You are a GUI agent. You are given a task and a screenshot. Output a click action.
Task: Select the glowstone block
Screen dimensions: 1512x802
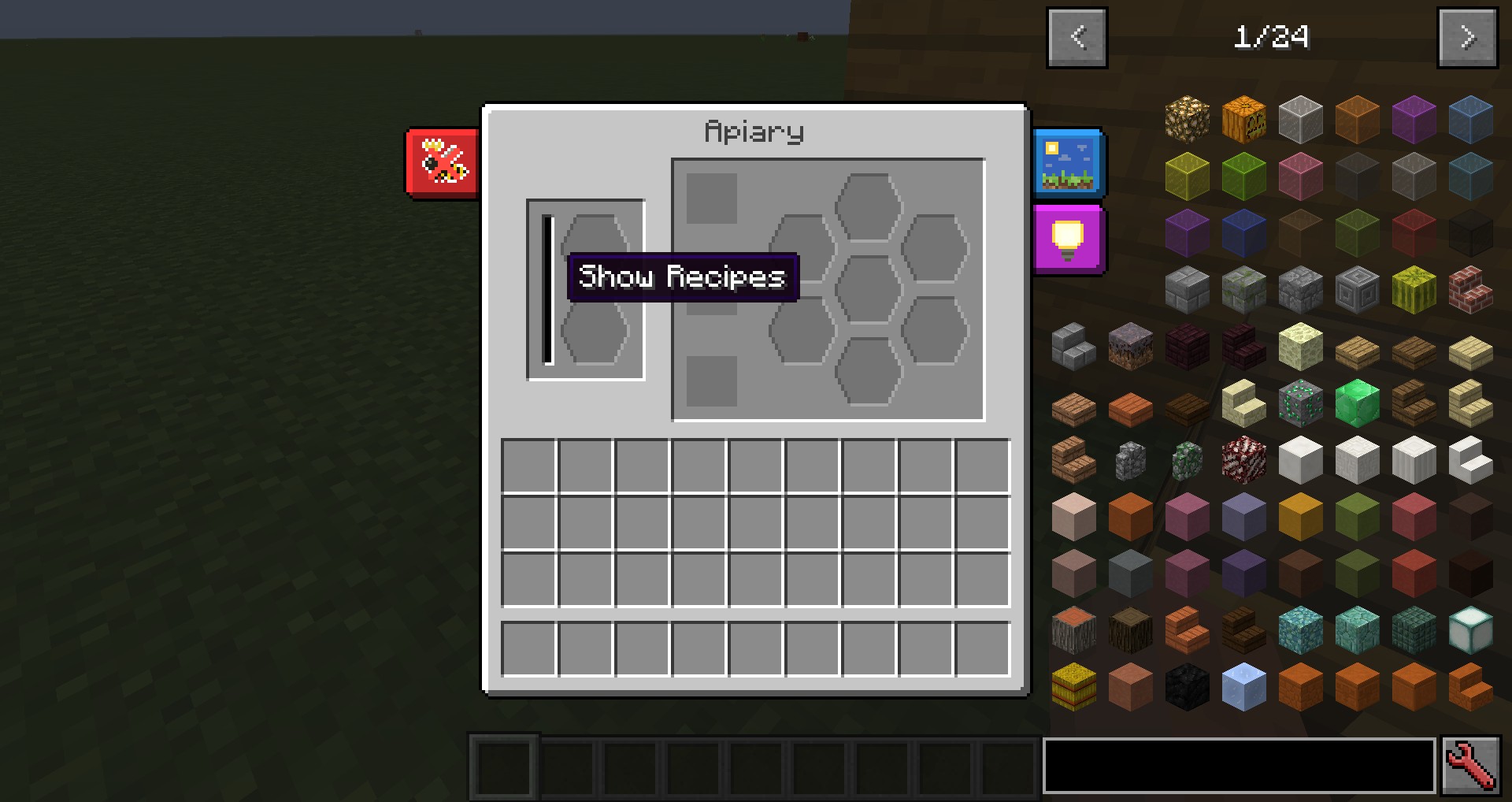[x=1187, y=119]
